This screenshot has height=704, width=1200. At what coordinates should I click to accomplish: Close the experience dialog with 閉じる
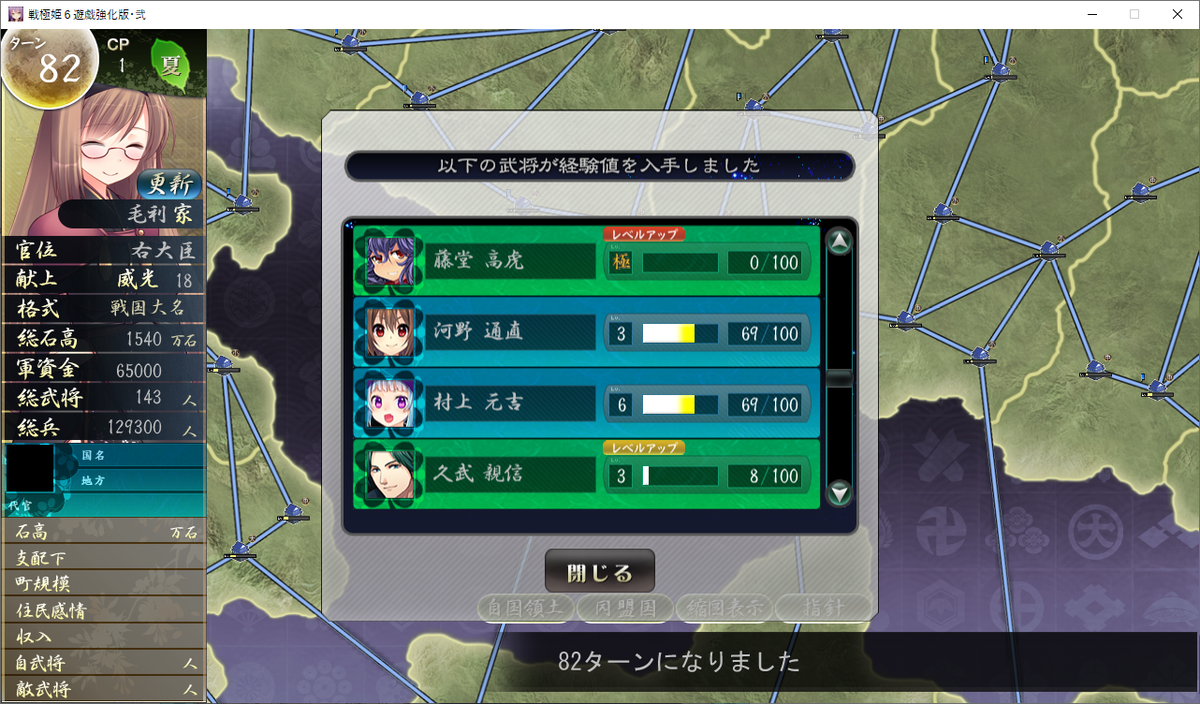[x=599, y=573]
